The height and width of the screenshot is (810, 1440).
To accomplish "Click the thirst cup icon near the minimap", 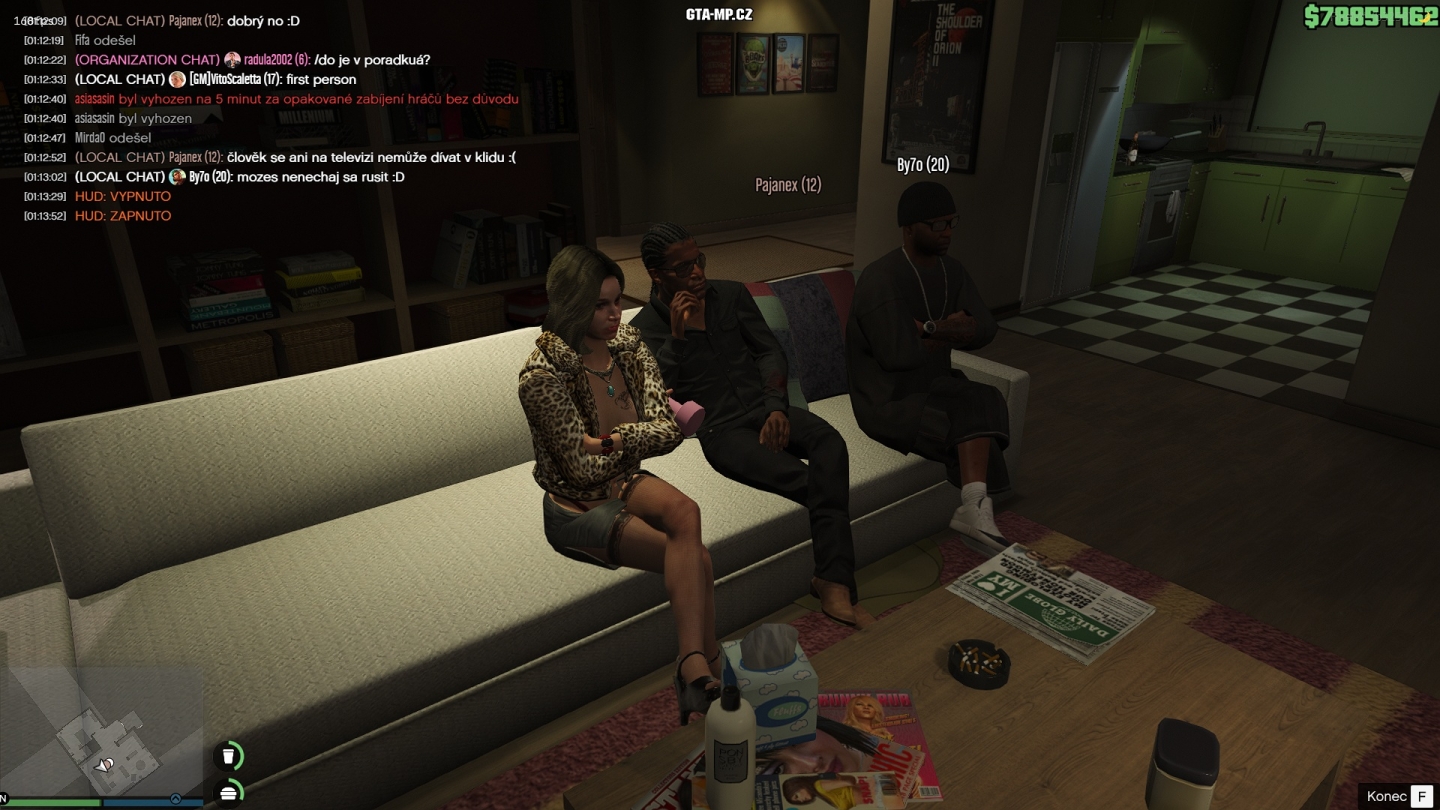I will (230, 755).
